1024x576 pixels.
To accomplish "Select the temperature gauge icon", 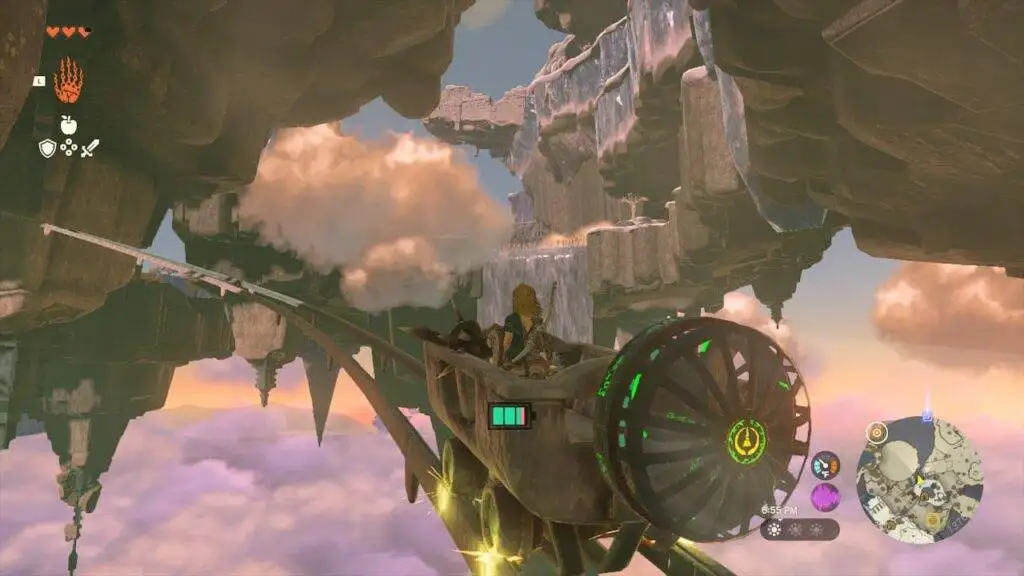I will [x=825, y=464].
